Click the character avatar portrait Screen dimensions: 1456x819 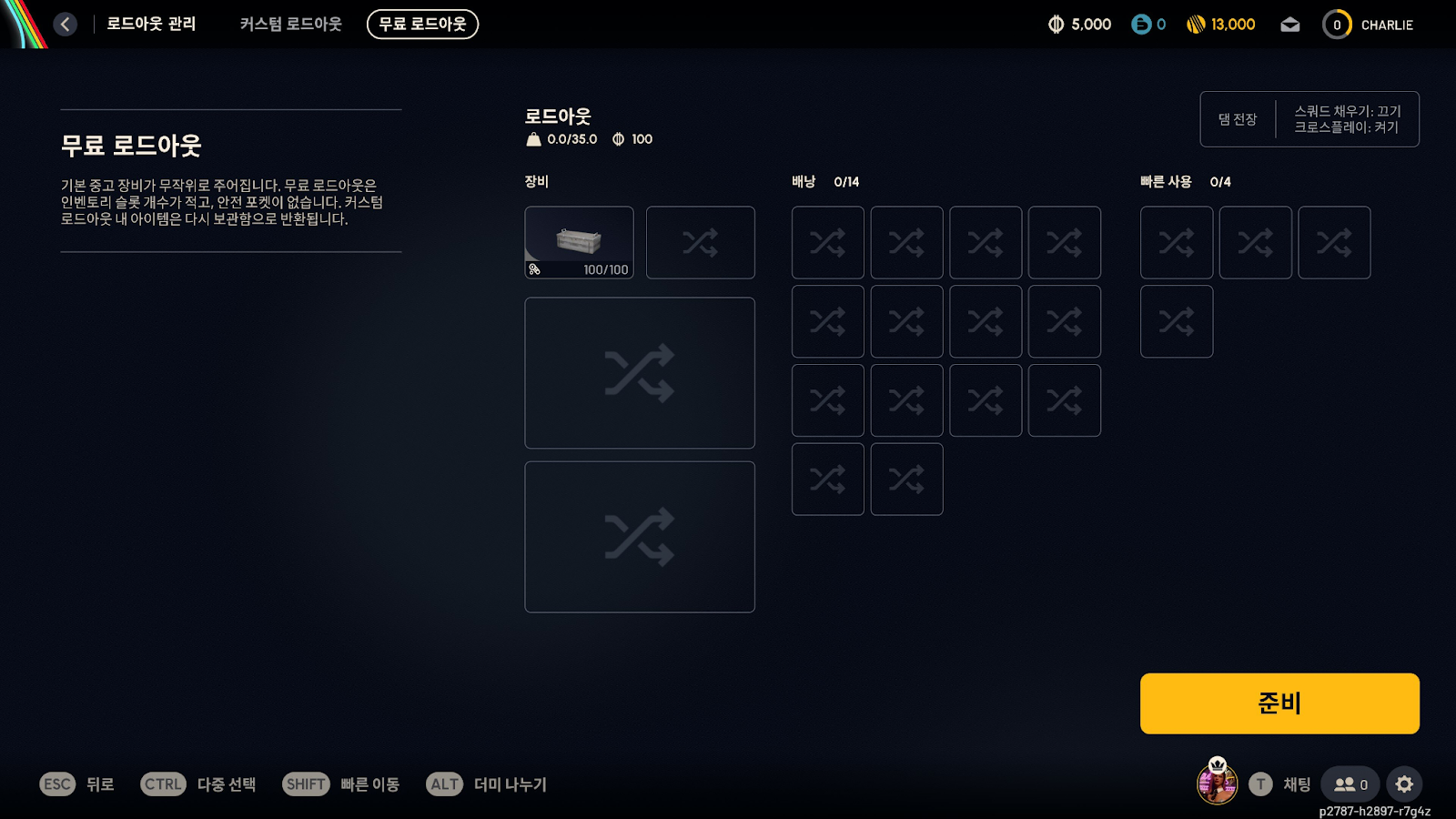(x=1217, y=783)
